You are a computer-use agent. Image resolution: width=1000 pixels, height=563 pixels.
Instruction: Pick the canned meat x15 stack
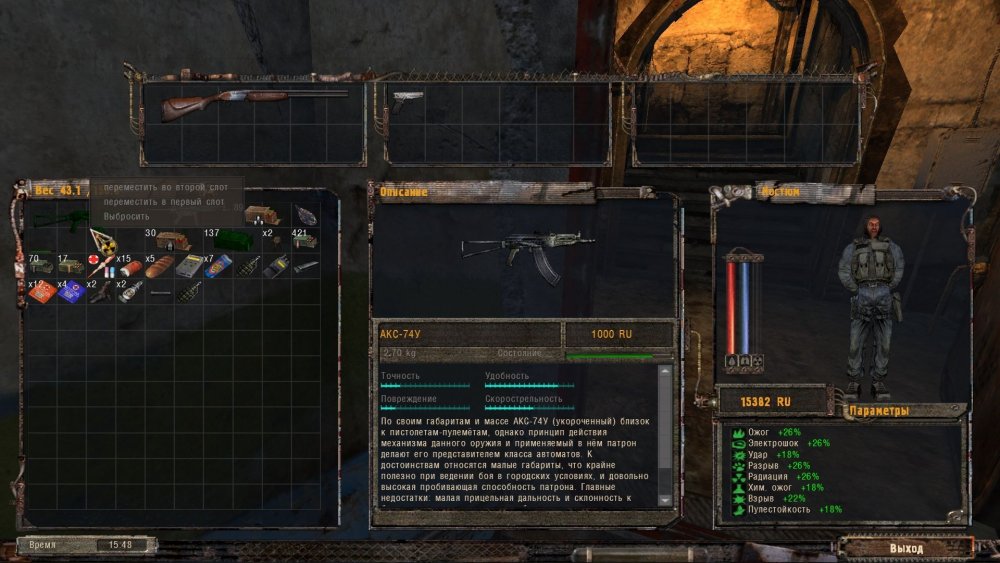(x=130, y=268)
